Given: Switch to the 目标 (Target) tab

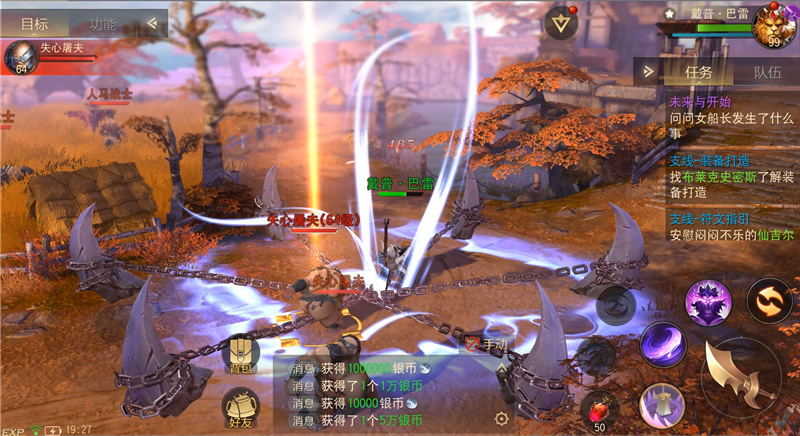Looking at the screenshot, I should (34, 24).
